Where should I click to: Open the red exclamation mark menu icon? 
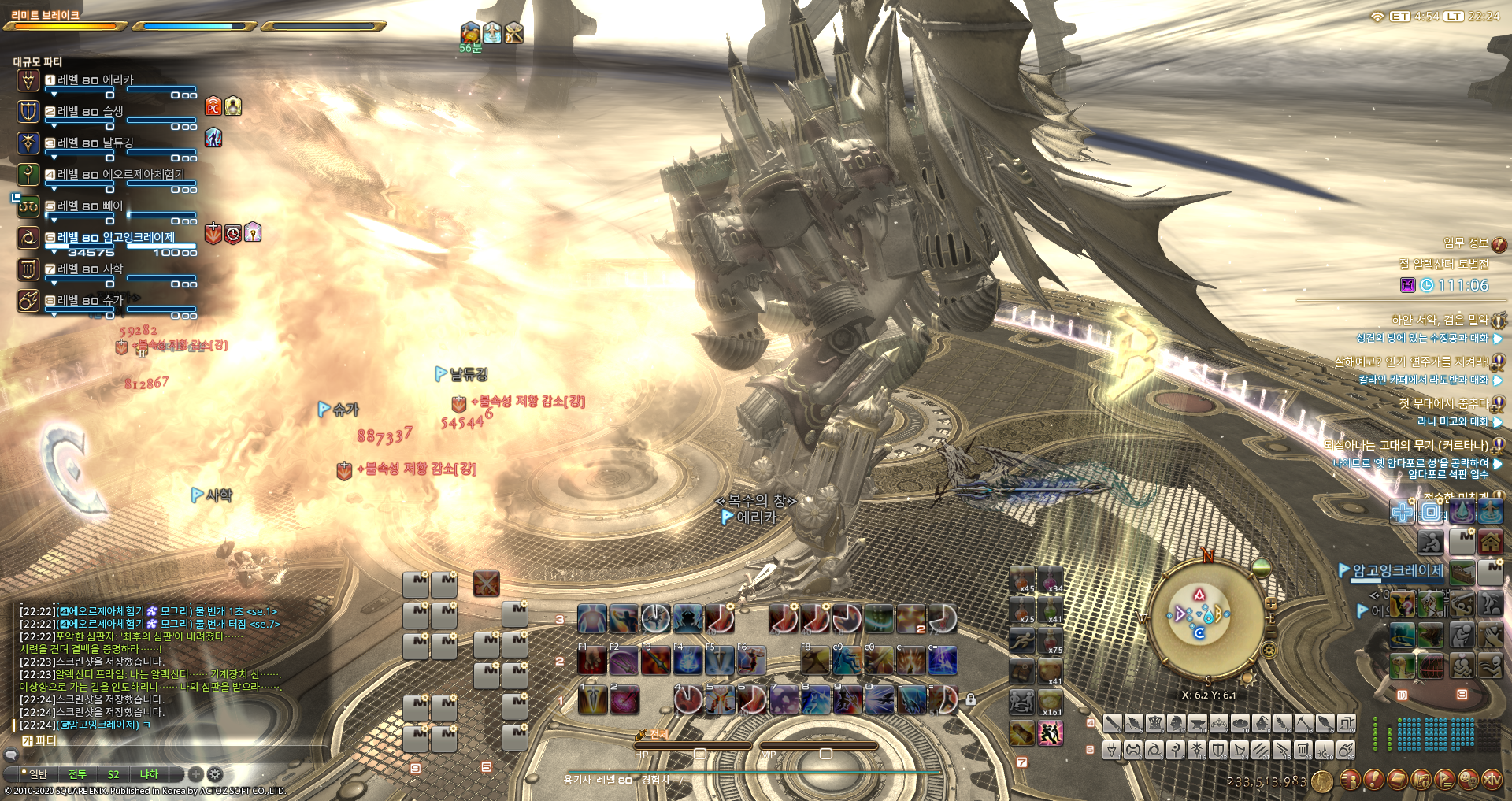tap(1373, 780)
